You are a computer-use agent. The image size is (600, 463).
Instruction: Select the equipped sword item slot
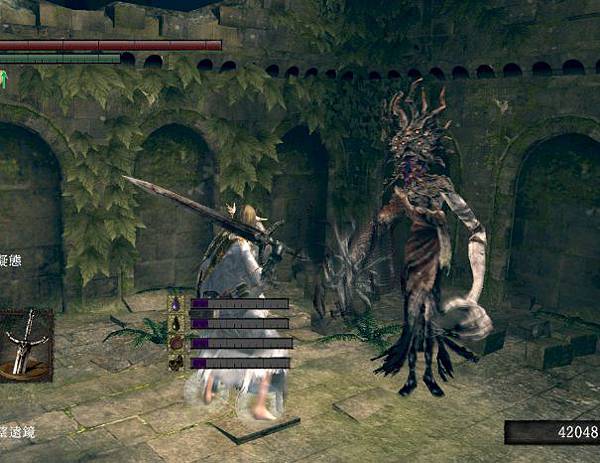tap(25, 344)
